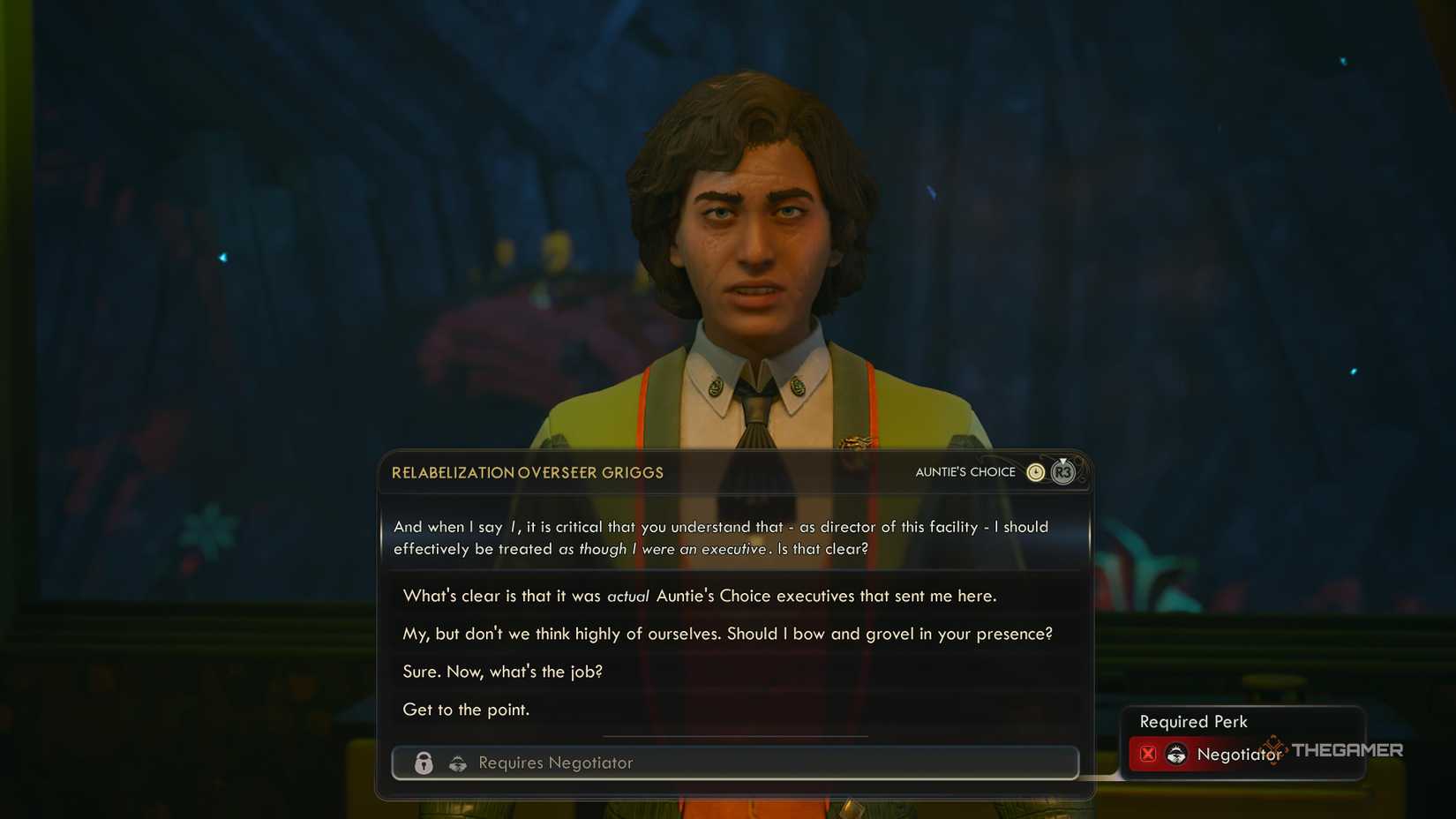
Task: Select the Negotiator skull icon beside lock
Action: click(458, 763)
